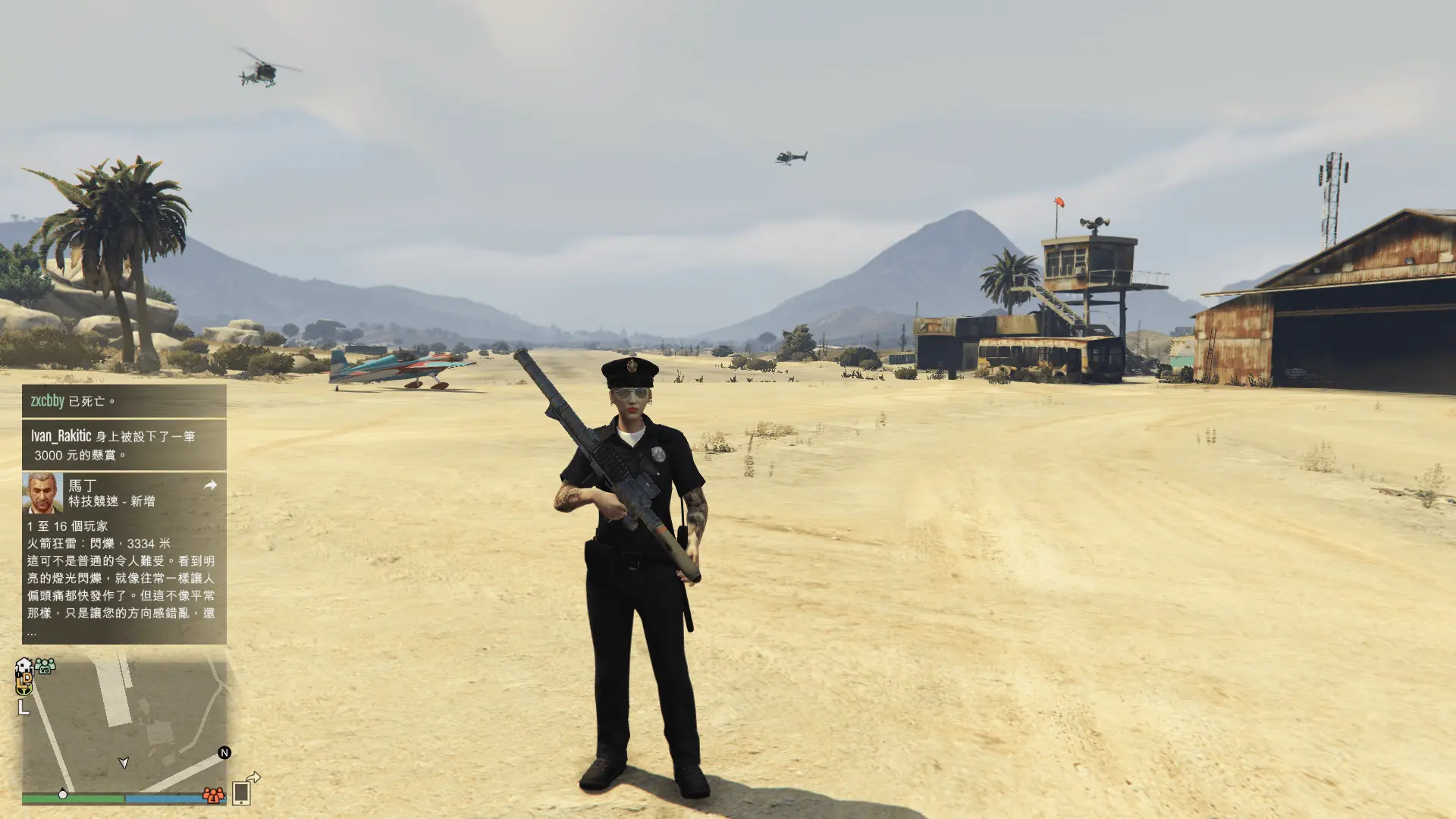The width and height of the screenshot is (1456, 819).
Task: Open the minimap
Action: (124, 726)
